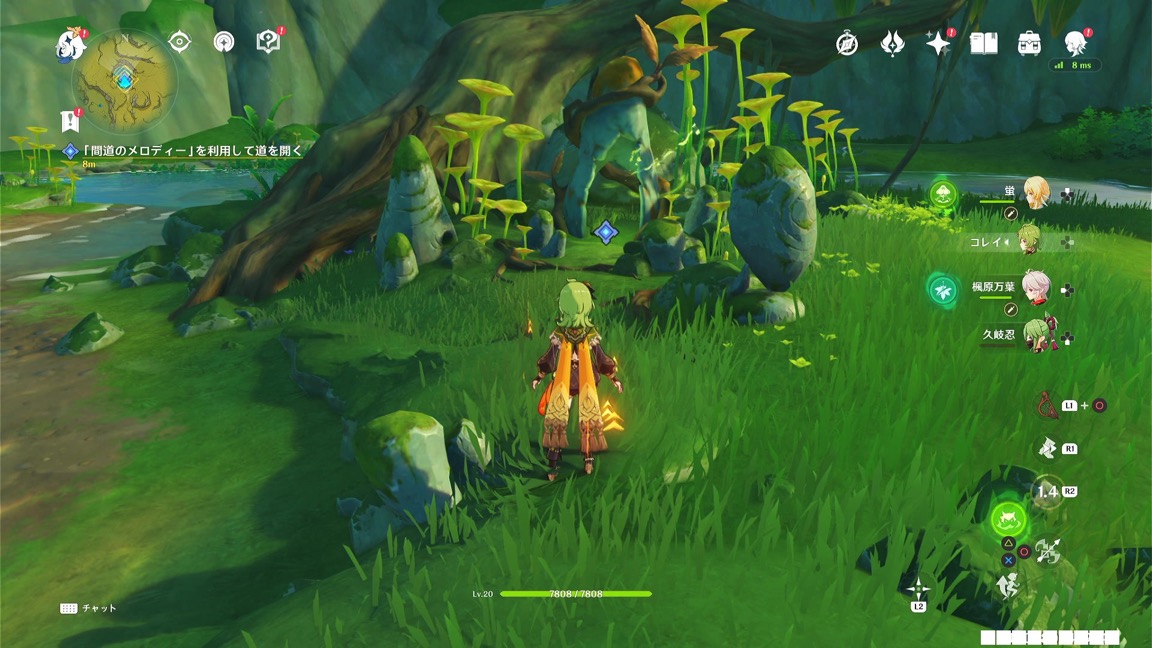Open the character screen head icon
The width and height of the screenshot is (1152, 648).
pos(1075,43)
